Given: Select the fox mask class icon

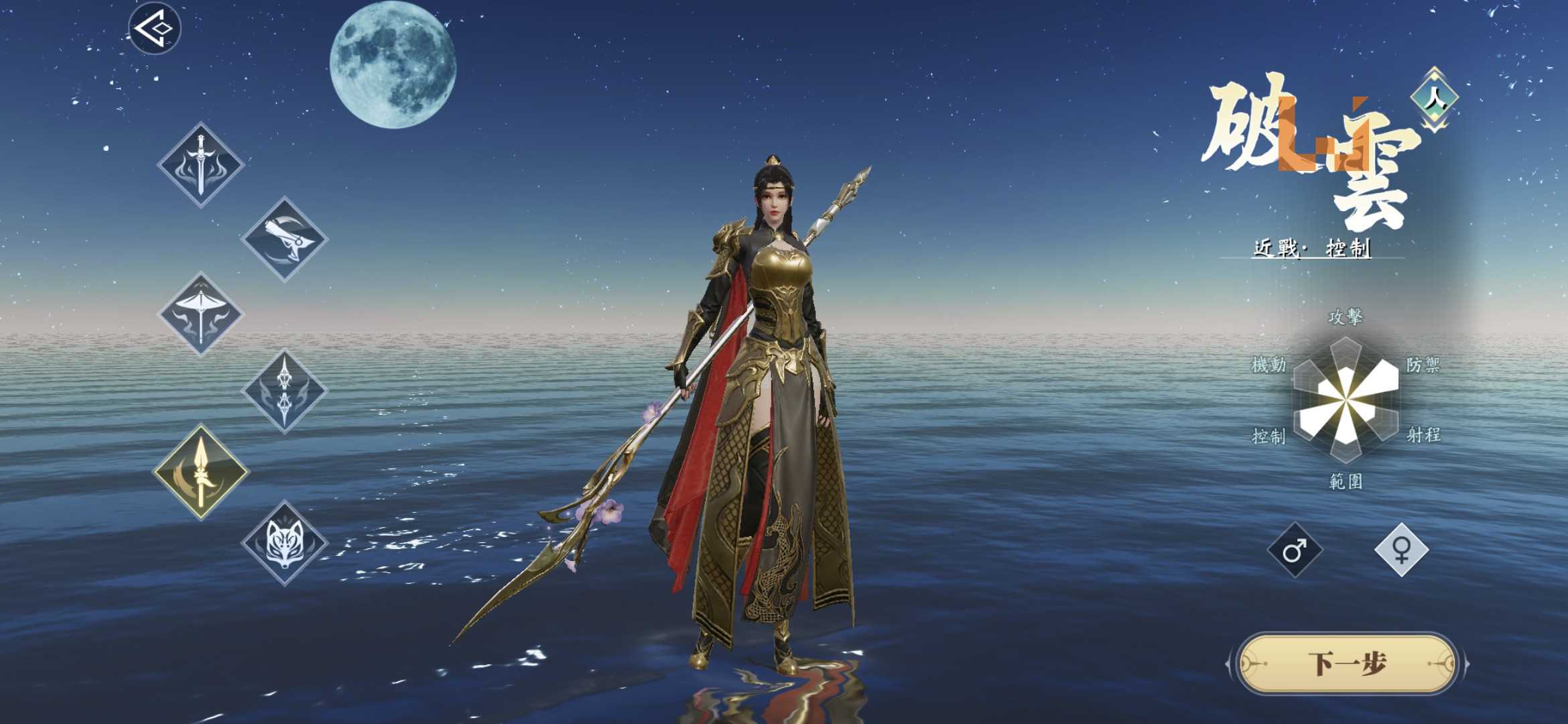Looking at the screenshot, I should tap(284, 543).
